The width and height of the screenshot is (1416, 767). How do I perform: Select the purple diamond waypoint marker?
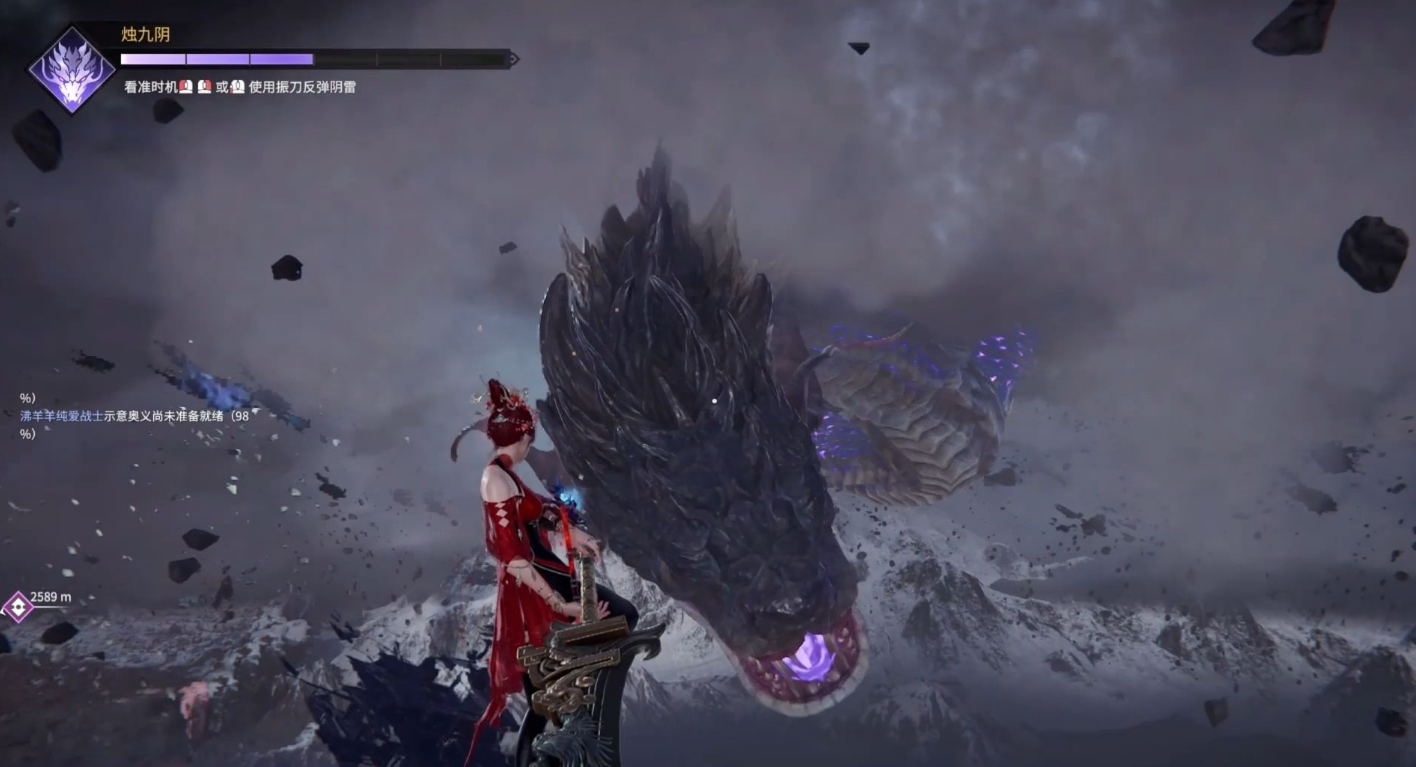tap(17, 606)
